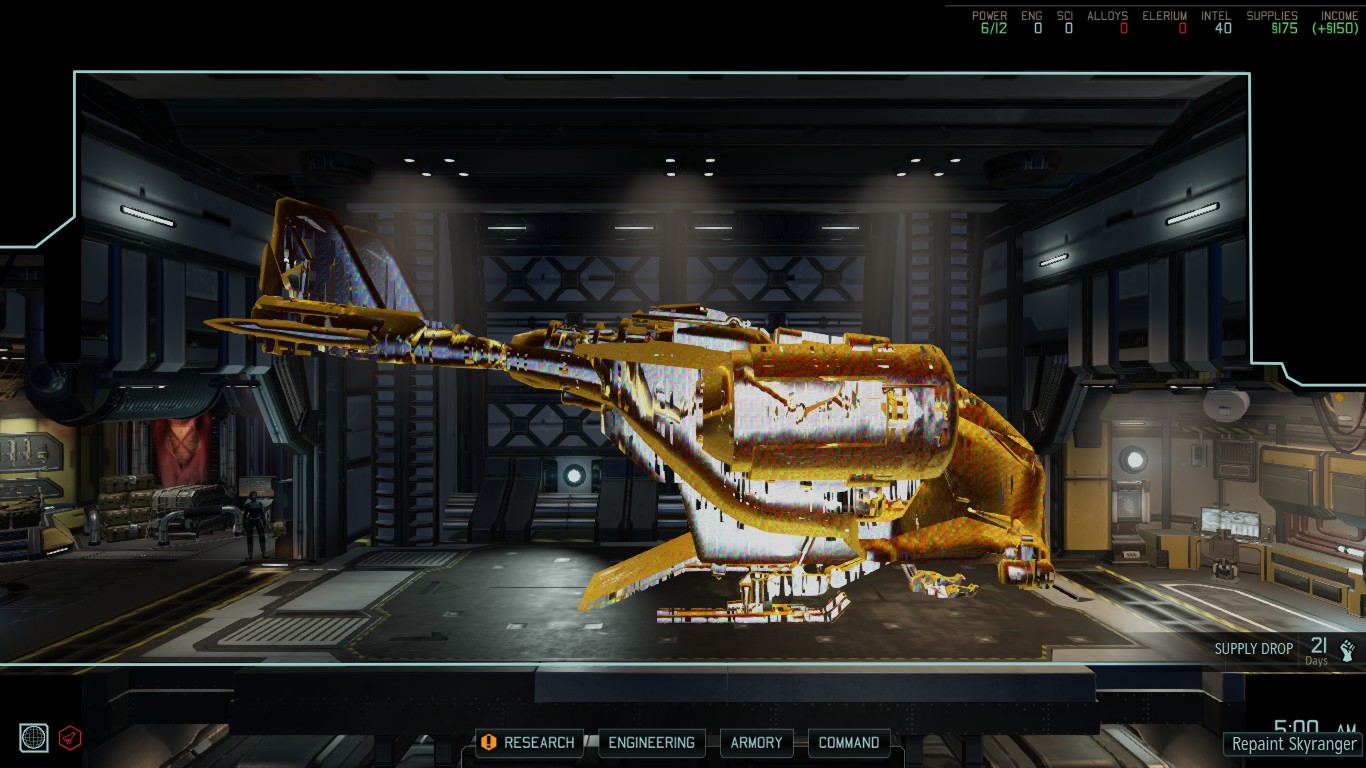Click the Repaint Skyranger button

pos(1294,744)
